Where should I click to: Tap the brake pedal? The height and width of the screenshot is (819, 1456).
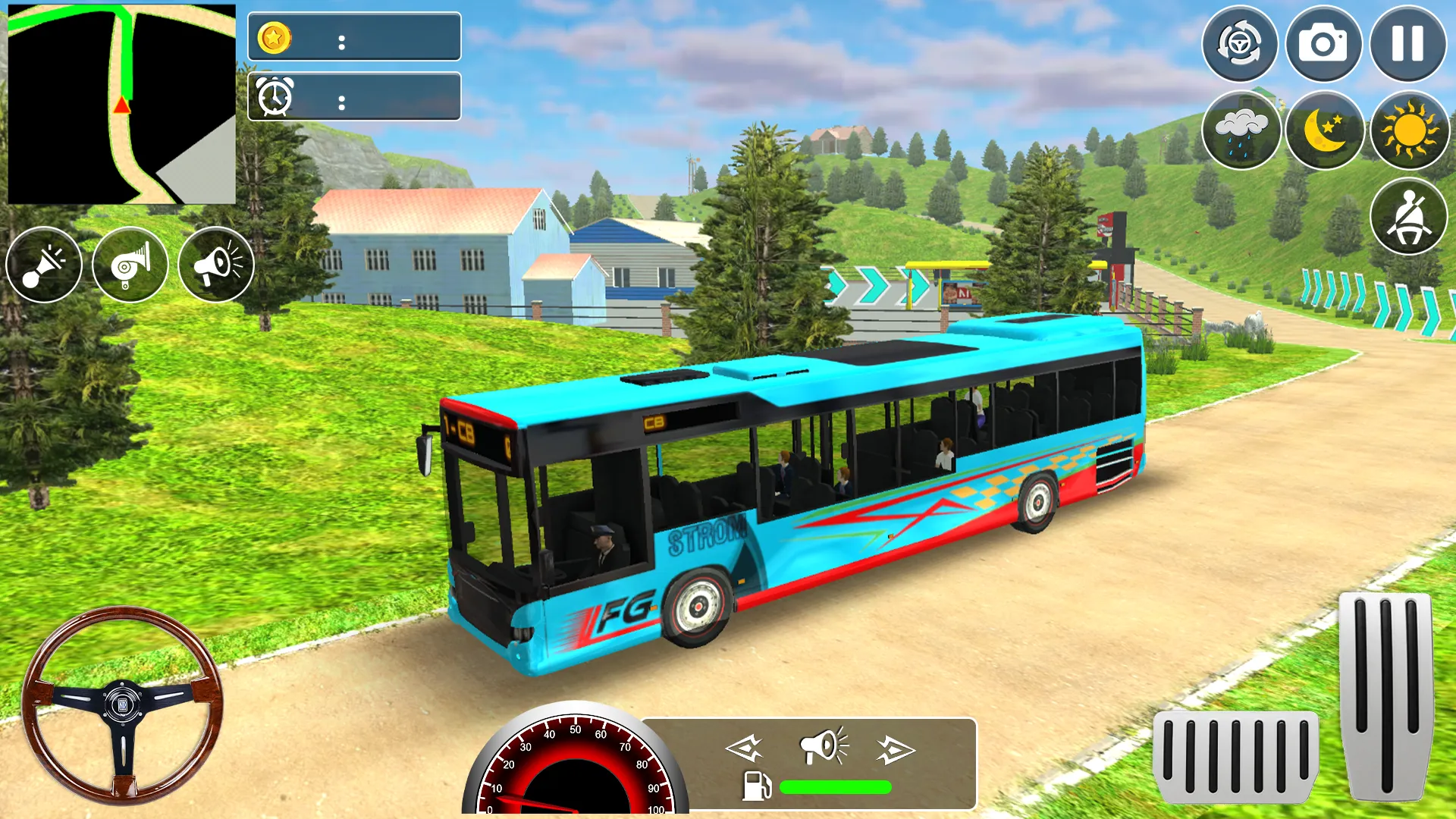click(1235, 757)
